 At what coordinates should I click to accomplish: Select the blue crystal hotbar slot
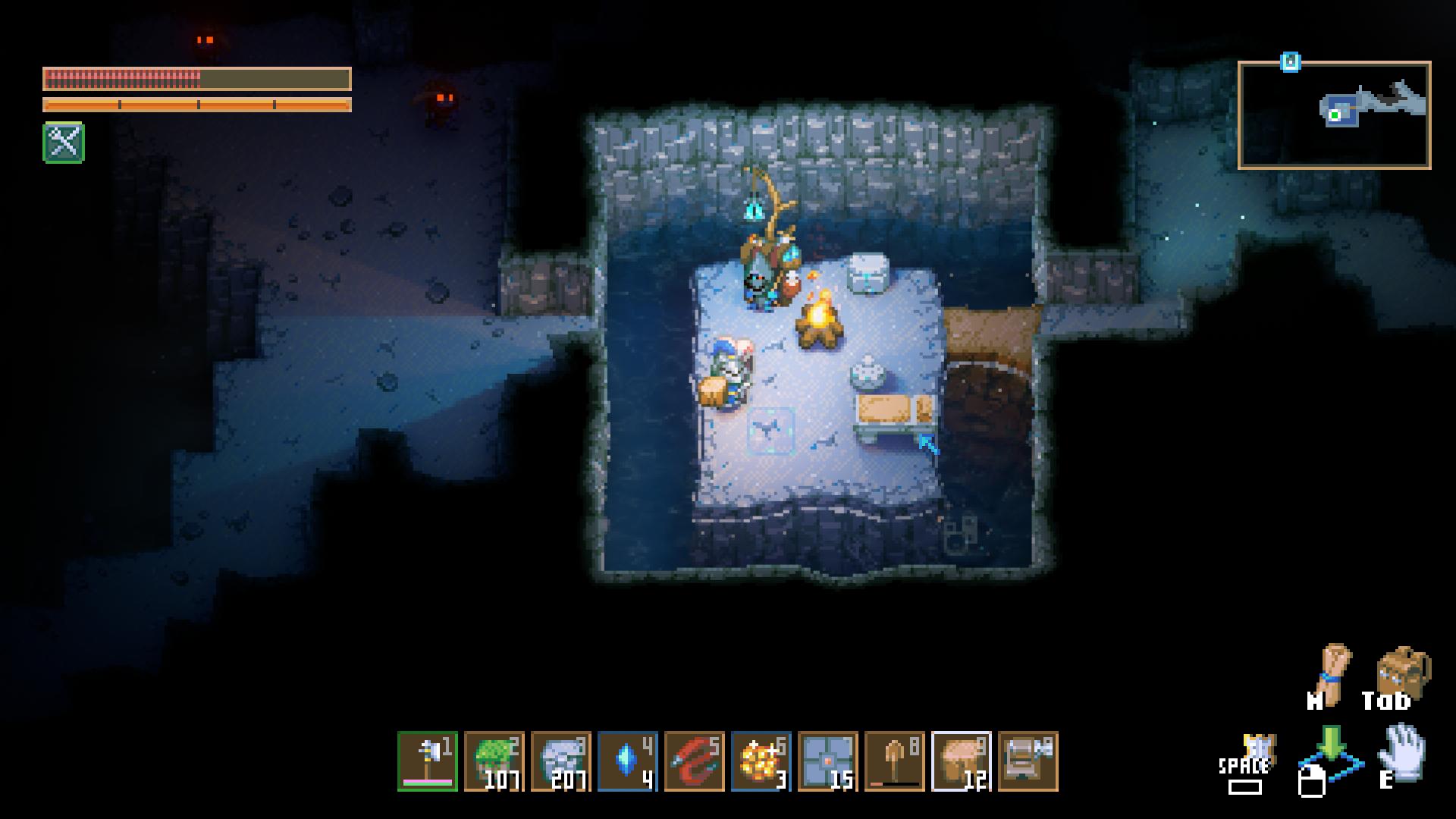628,761
